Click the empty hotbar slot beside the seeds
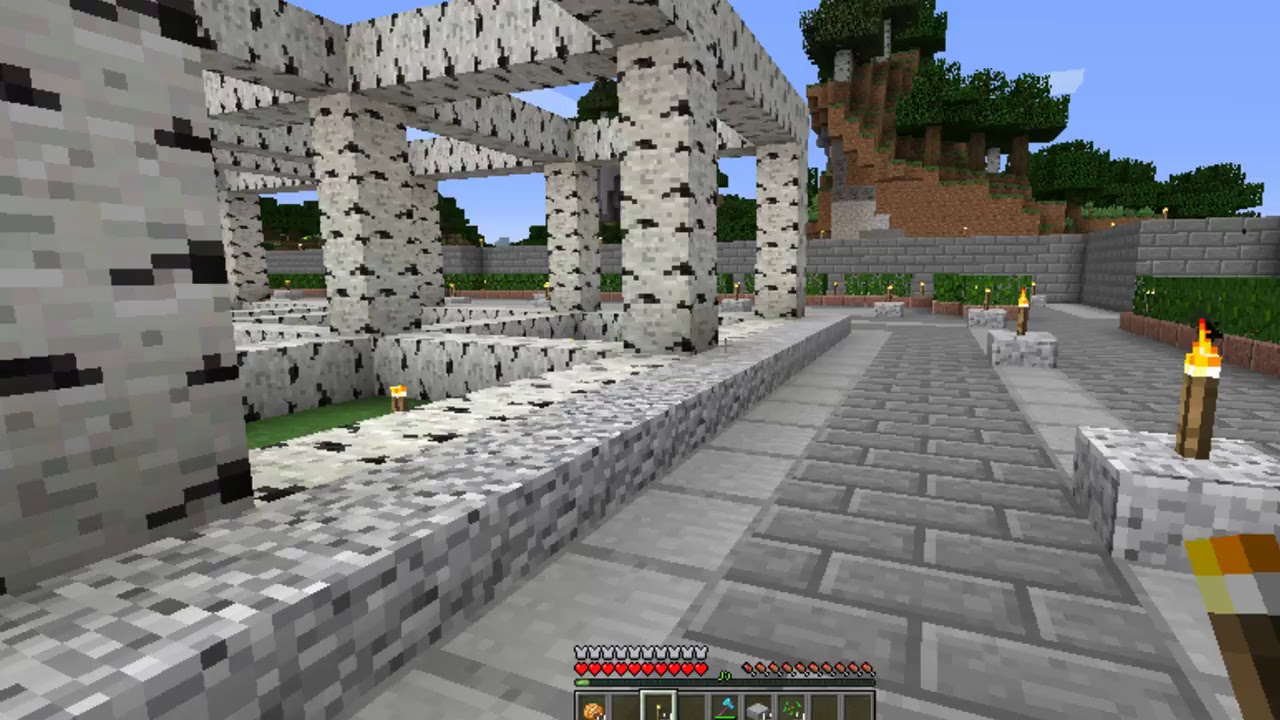 tap(826, 705)
